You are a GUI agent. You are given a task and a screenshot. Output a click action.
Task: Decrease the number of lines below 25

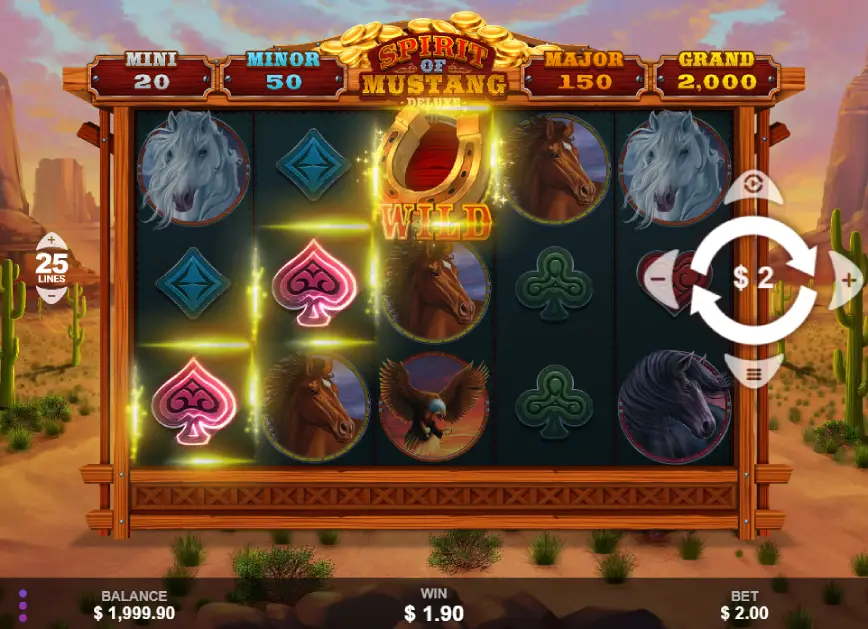(50, 296)
